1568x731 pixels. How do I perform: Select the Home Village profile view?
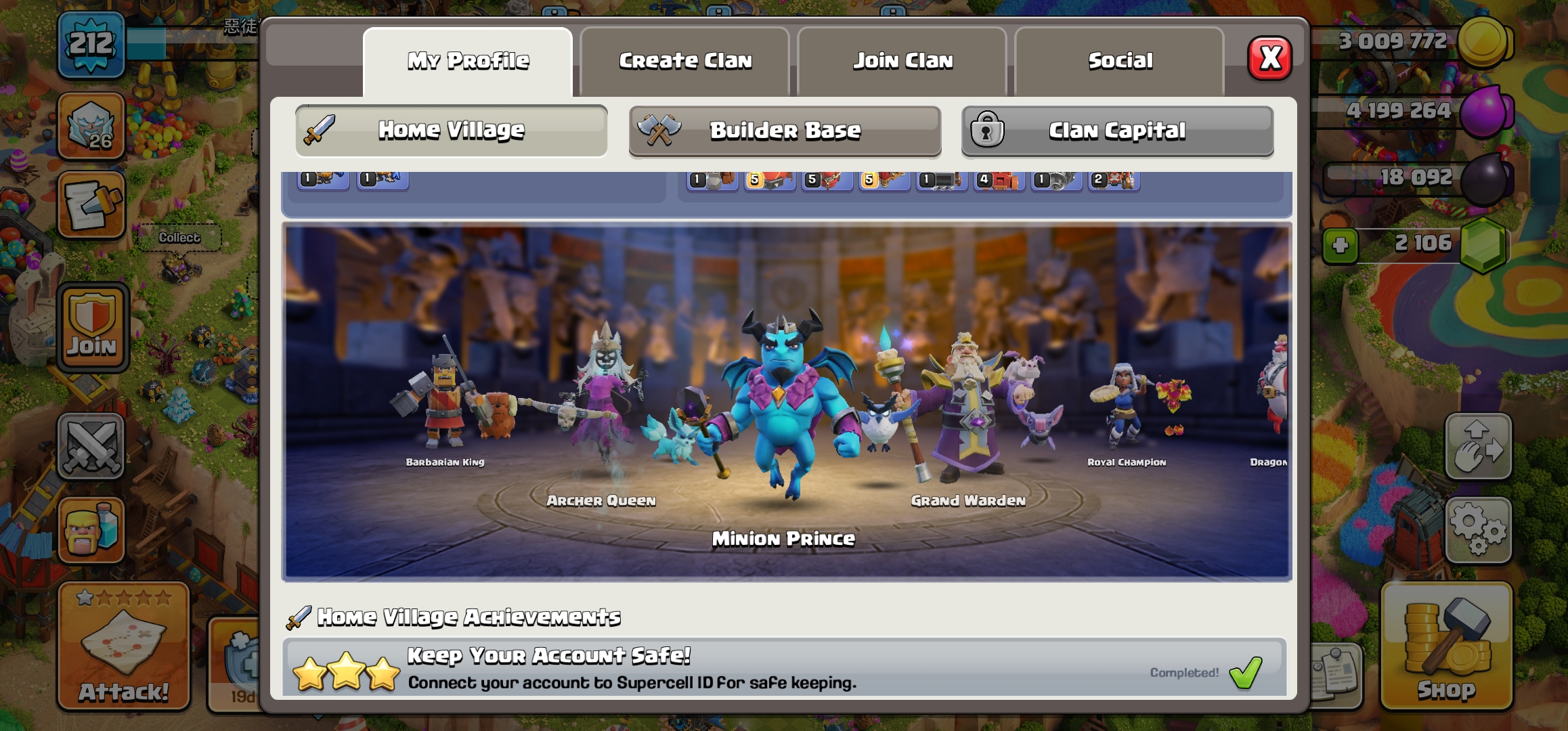451,131
